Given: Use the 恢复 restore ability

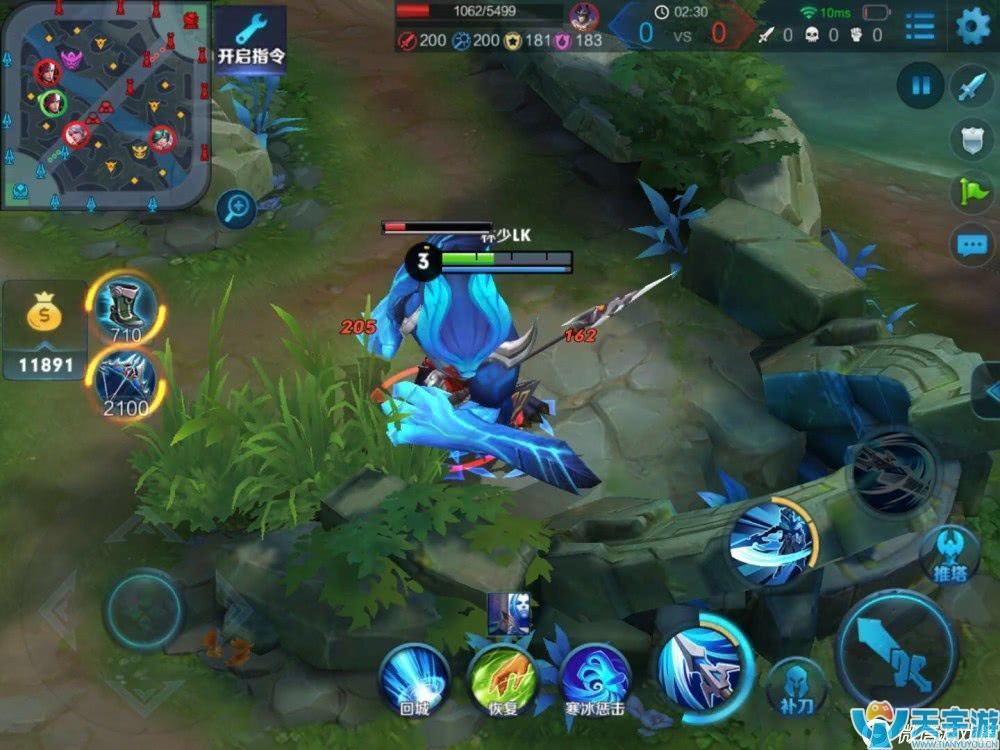Looking at the screenshot, I should coord(503,677).
